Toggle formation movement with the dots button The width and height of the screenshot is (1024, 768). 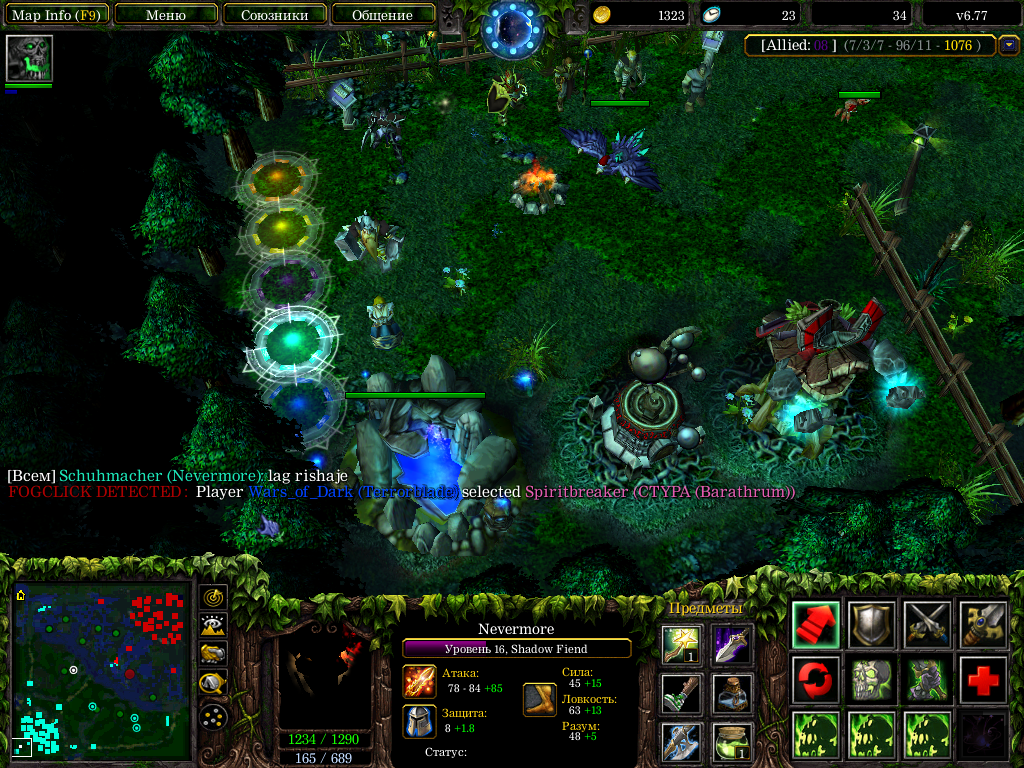coord(213,716)
